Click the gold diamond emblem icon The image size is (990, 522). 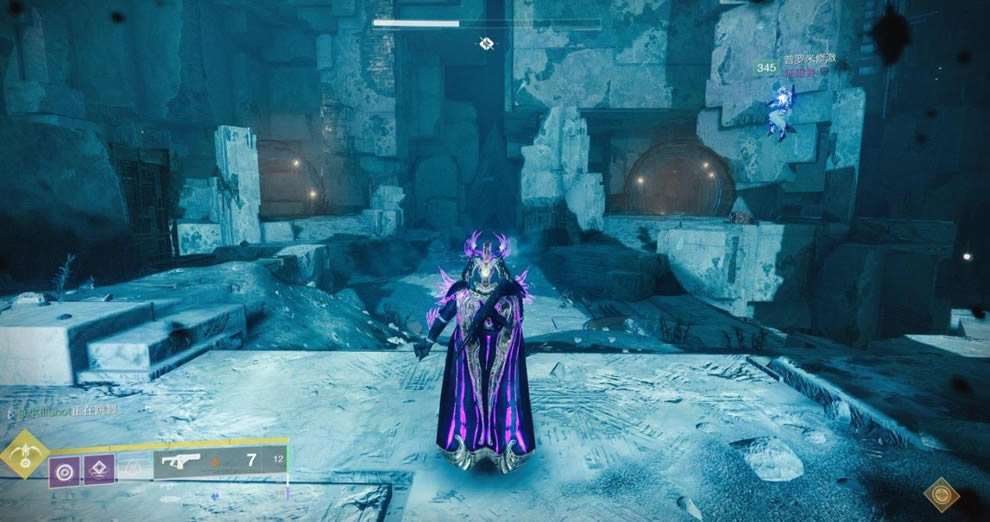coord(941,494)
